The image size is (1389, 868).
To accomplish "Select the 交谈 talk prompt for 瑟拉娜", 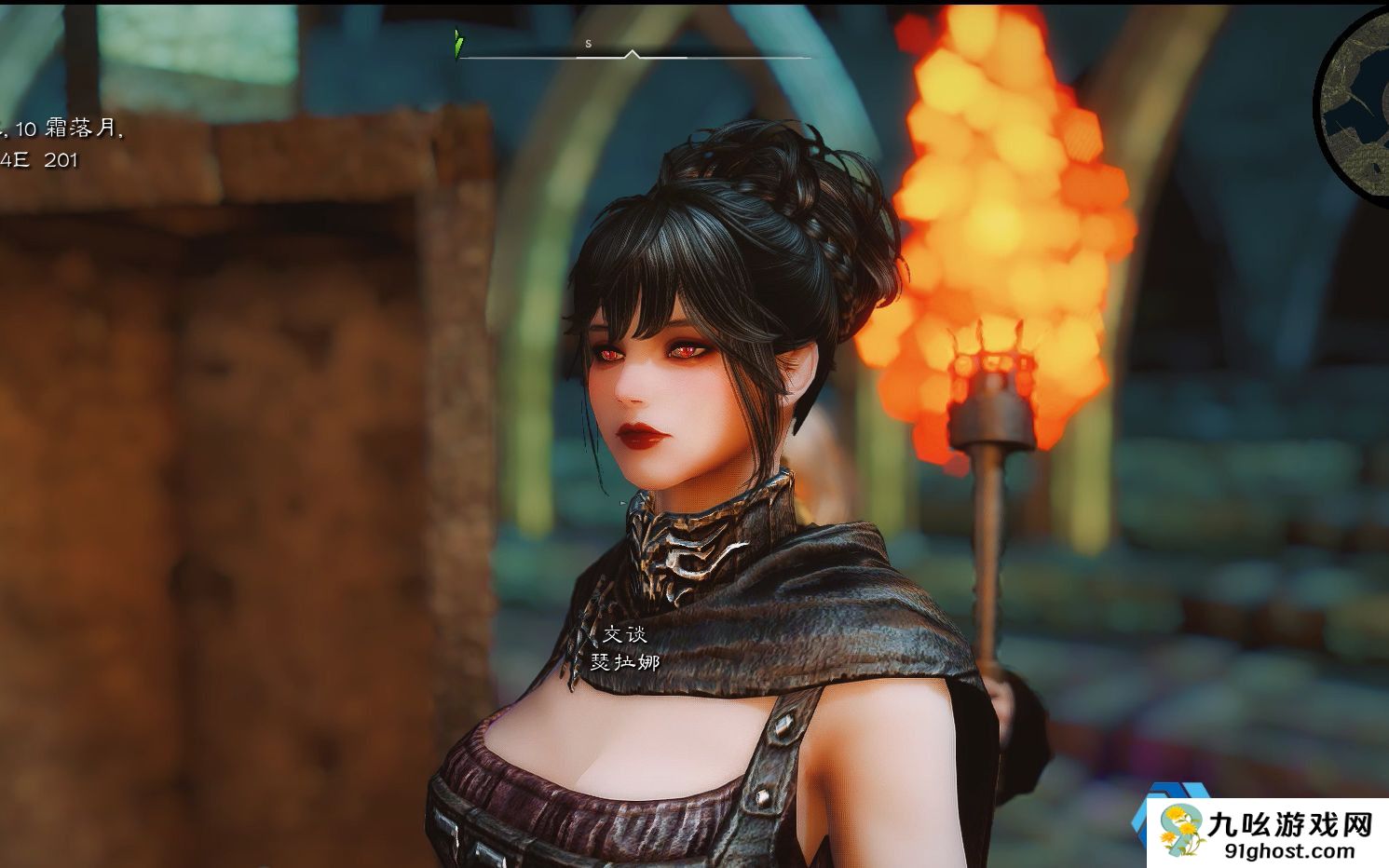I will coord(624,634).
